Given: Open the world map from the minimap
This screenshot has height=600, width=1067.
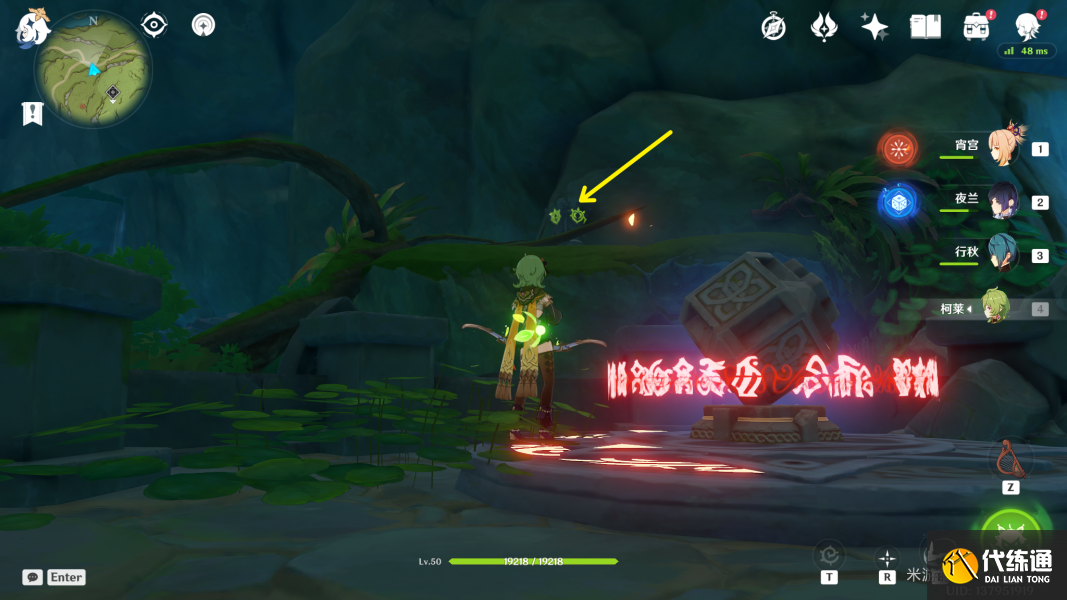Looking at the screenshot, I should coord(93,69).
